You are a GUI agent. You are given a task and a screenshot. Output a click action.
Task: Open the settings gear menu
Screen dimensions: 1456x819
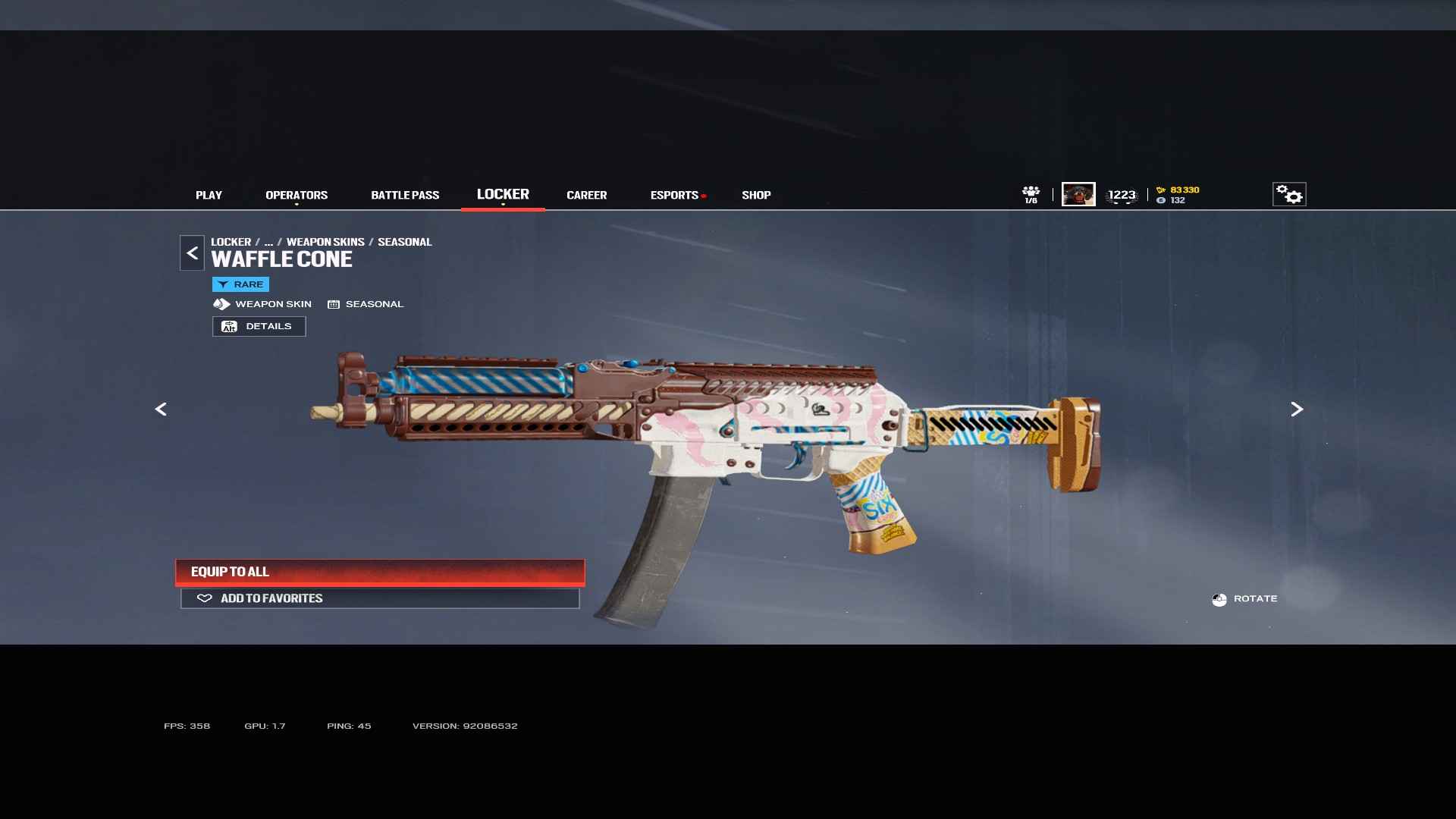click(x=1288, y=194)
